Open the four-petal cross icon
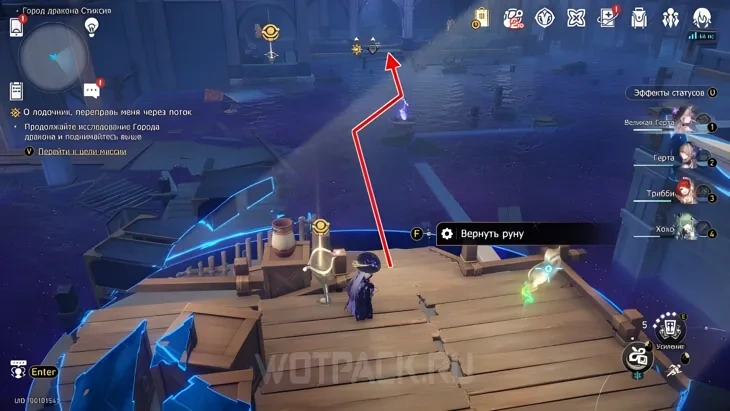This screenshot has width=730, height=411. [x=576, y=18]
